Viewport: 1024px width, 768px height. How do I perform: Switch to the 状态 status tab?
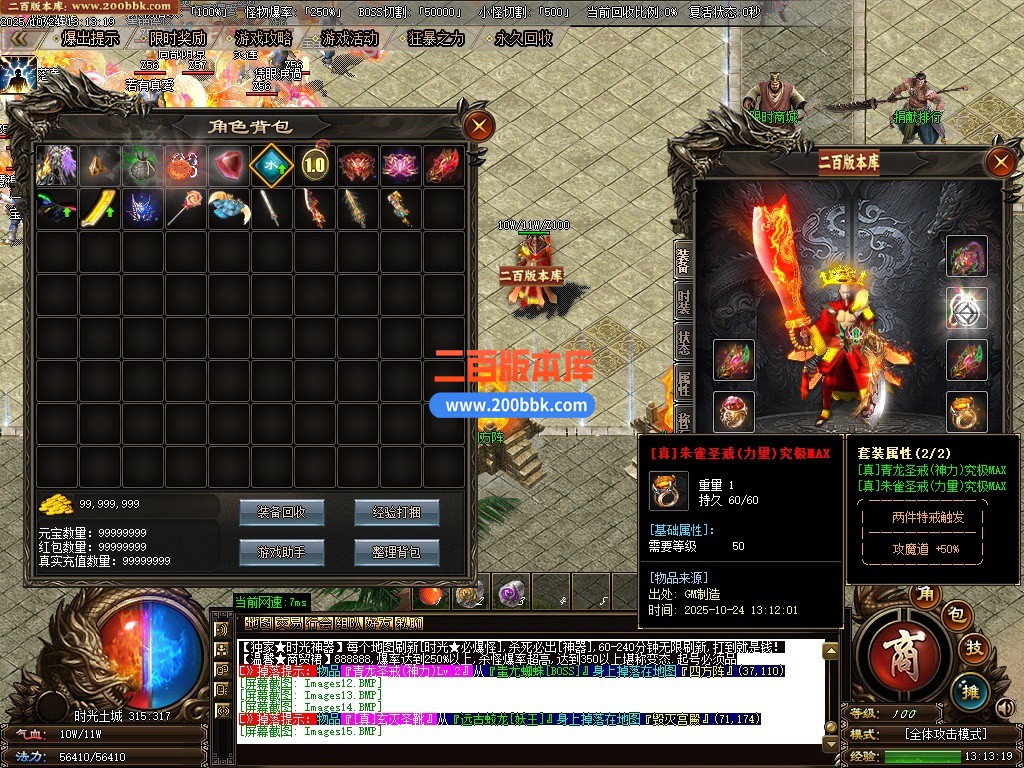click(x=684, y=340)
